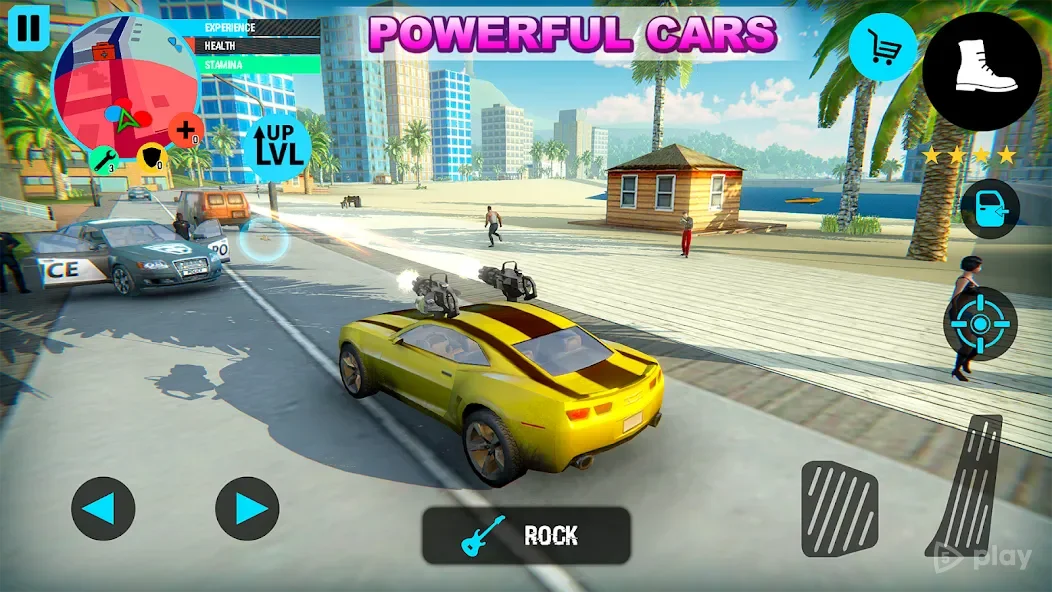Exit the vehicle with the car door button
This screenshot has height=592, width=1052.
(x=990, y=208)
